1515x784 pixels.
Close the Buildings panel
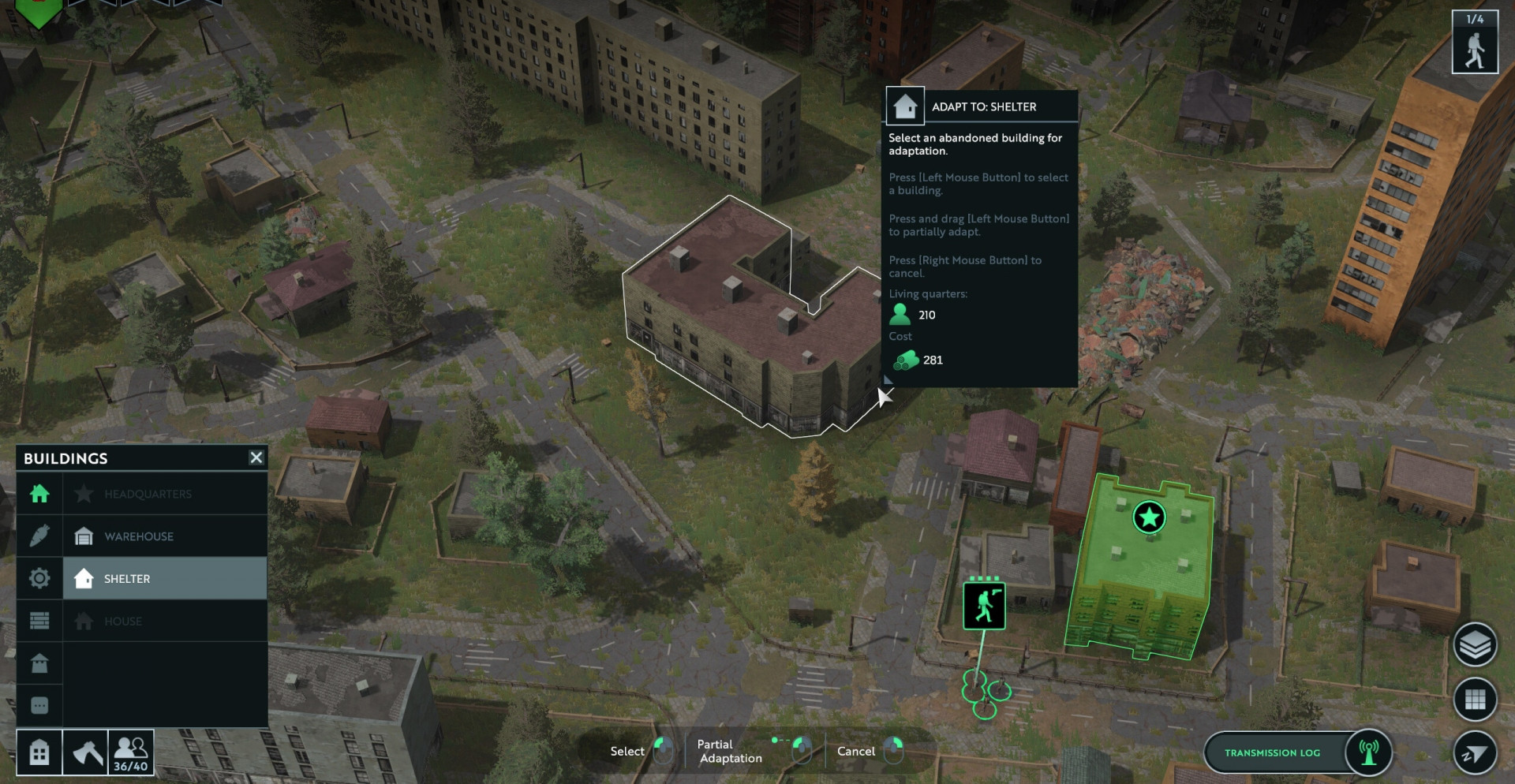click(x=256, y=457)
